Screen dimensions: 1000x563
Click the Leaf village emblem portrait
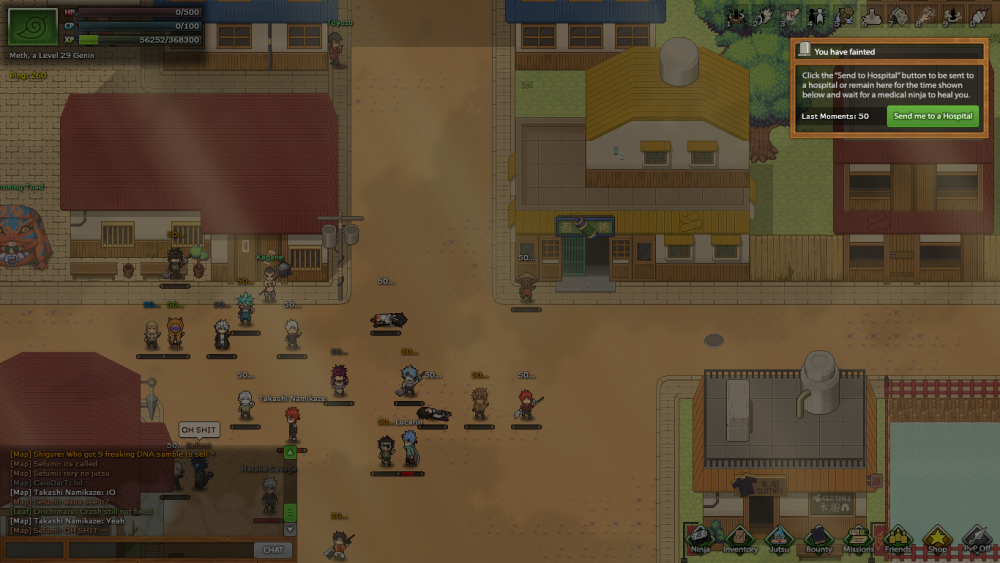click(31, 24)
